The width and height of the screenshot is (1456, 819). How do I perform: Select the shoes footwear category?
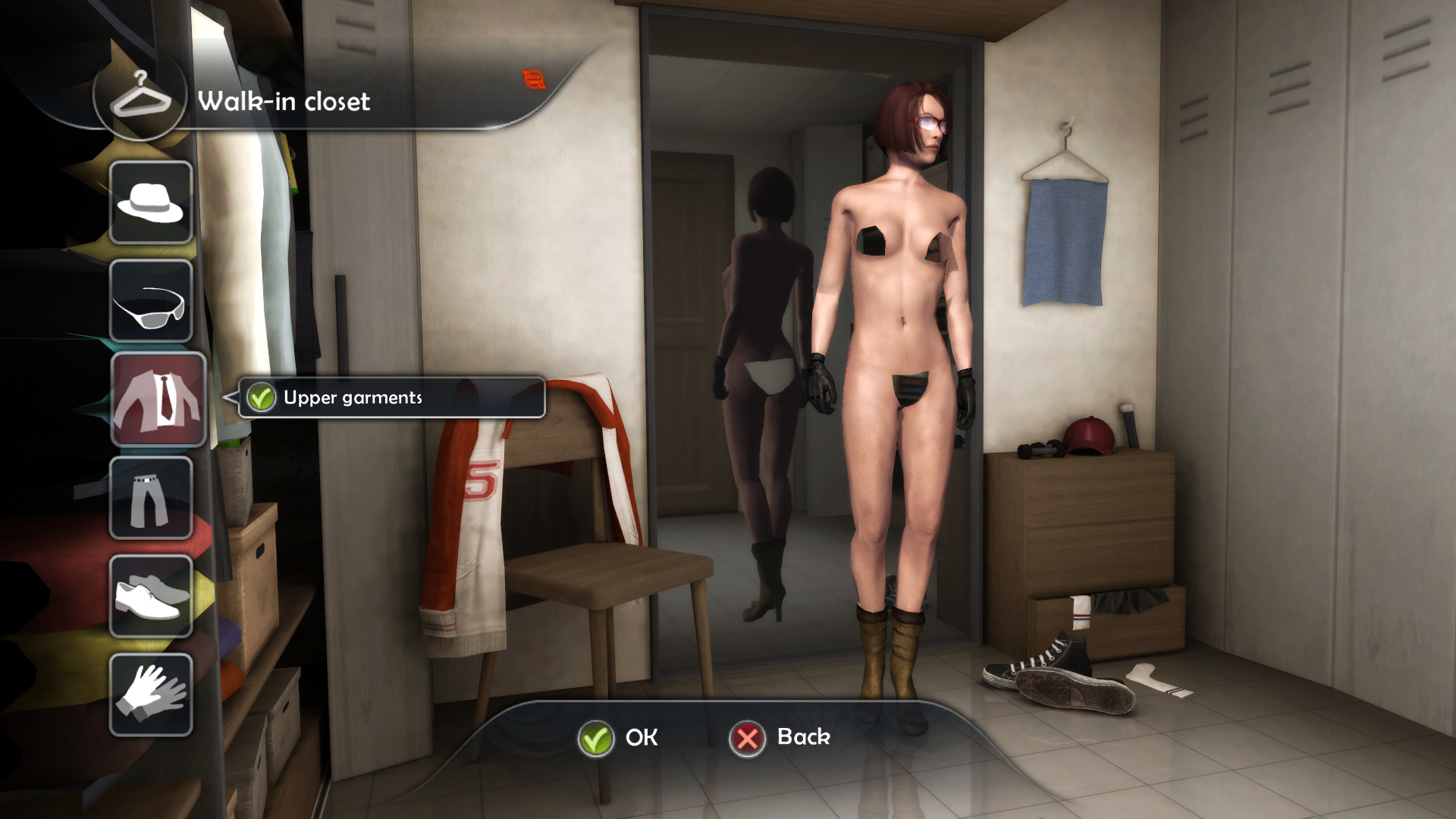click(x=151, y=597)
